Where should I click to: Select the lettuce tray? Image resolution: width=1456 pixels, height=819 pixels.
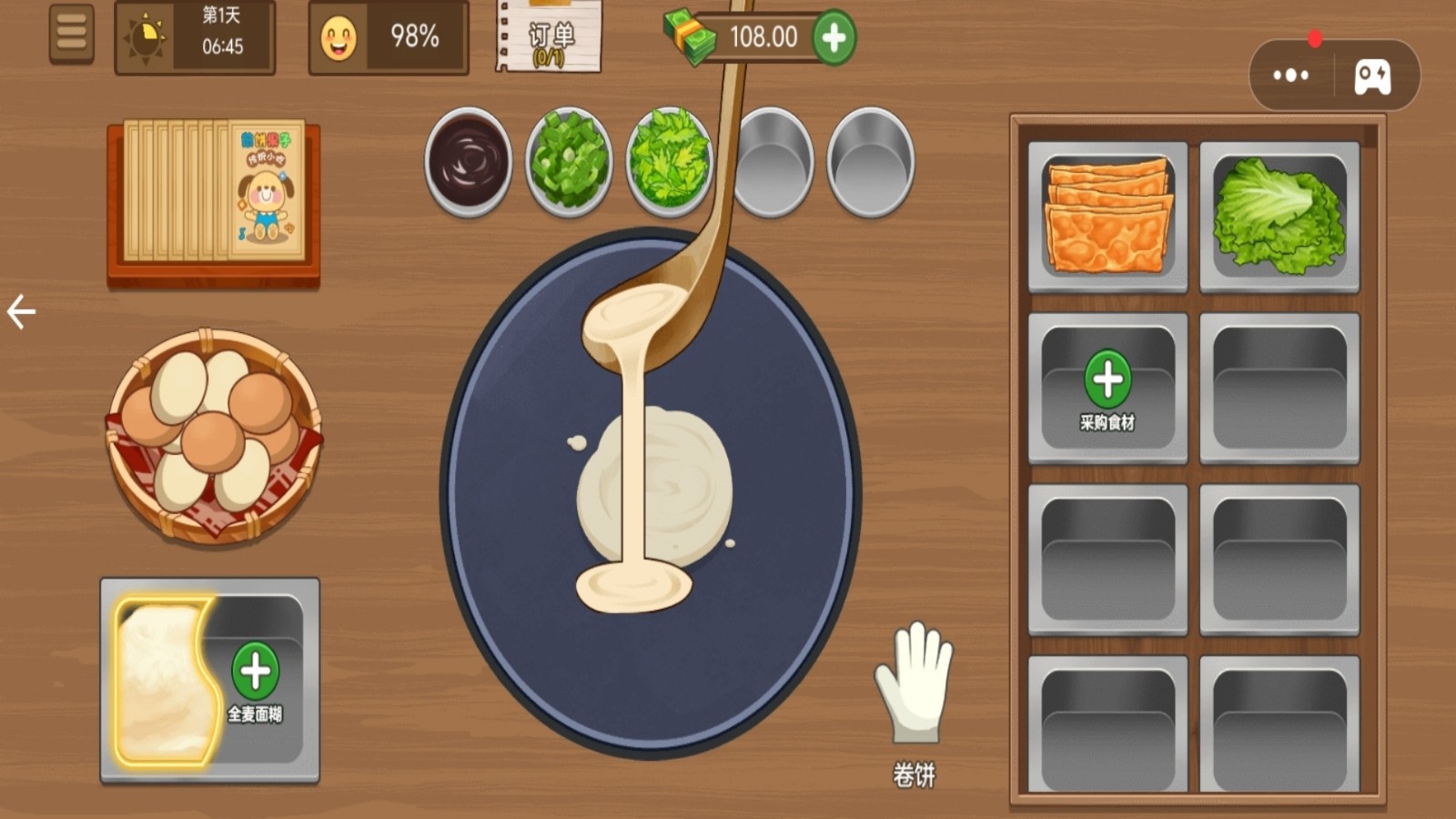(x=1279, y=217)
